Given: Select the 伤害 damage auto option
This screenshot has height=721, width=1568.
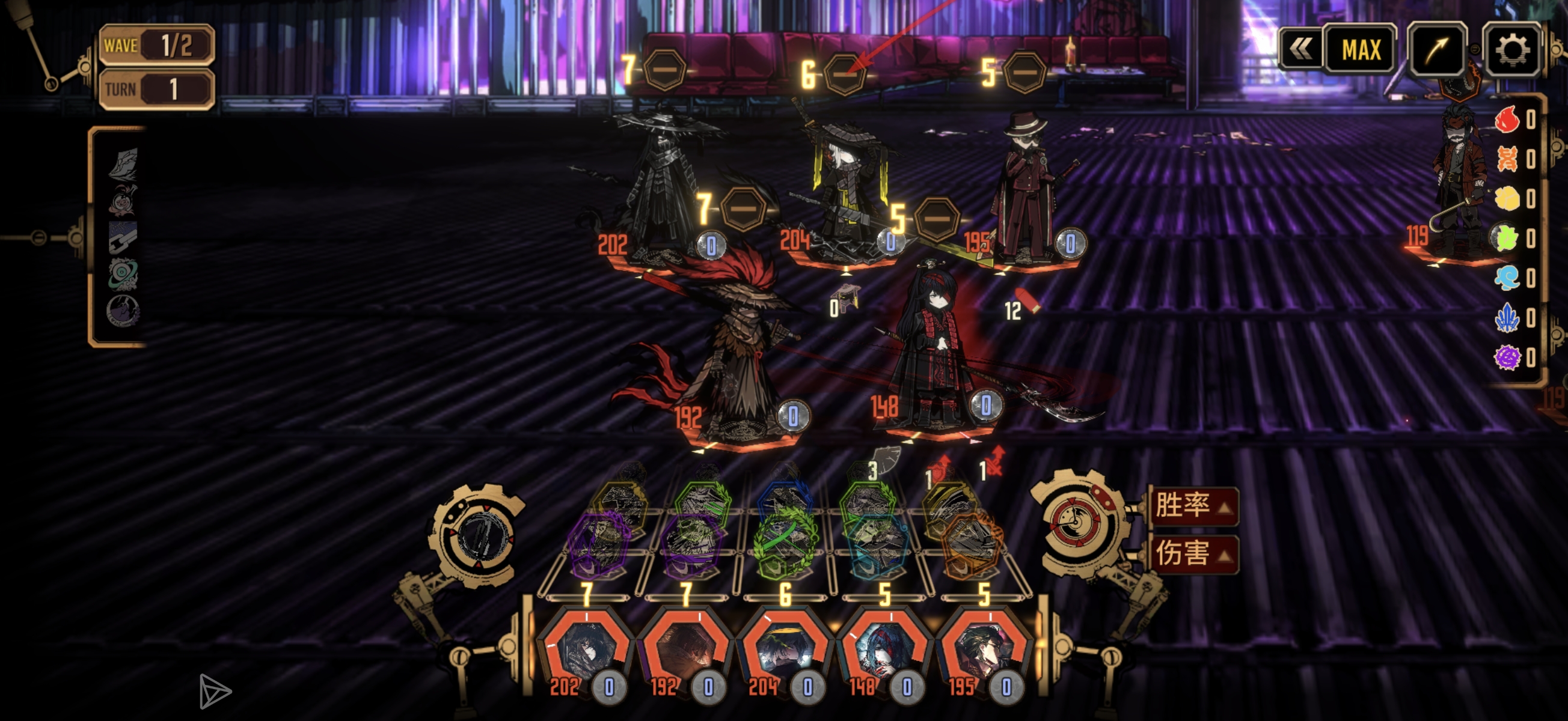Looking at the screenshot, I should pos(1193,554).
